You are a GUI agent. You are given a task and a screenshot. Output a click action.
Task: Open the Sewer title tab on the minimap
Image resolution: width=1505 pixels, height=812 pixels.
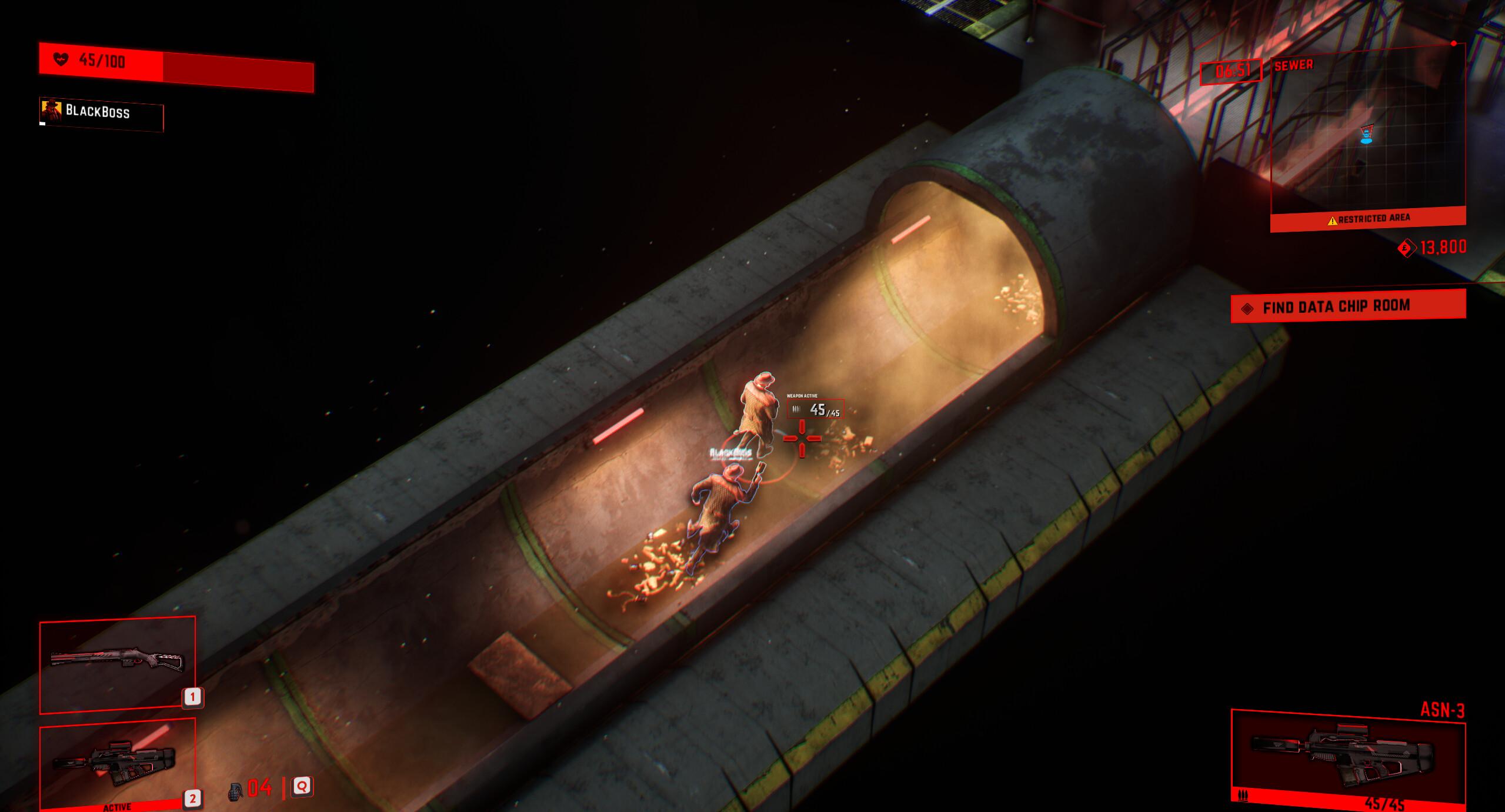pyautogui.click(x=1294, y=65)
